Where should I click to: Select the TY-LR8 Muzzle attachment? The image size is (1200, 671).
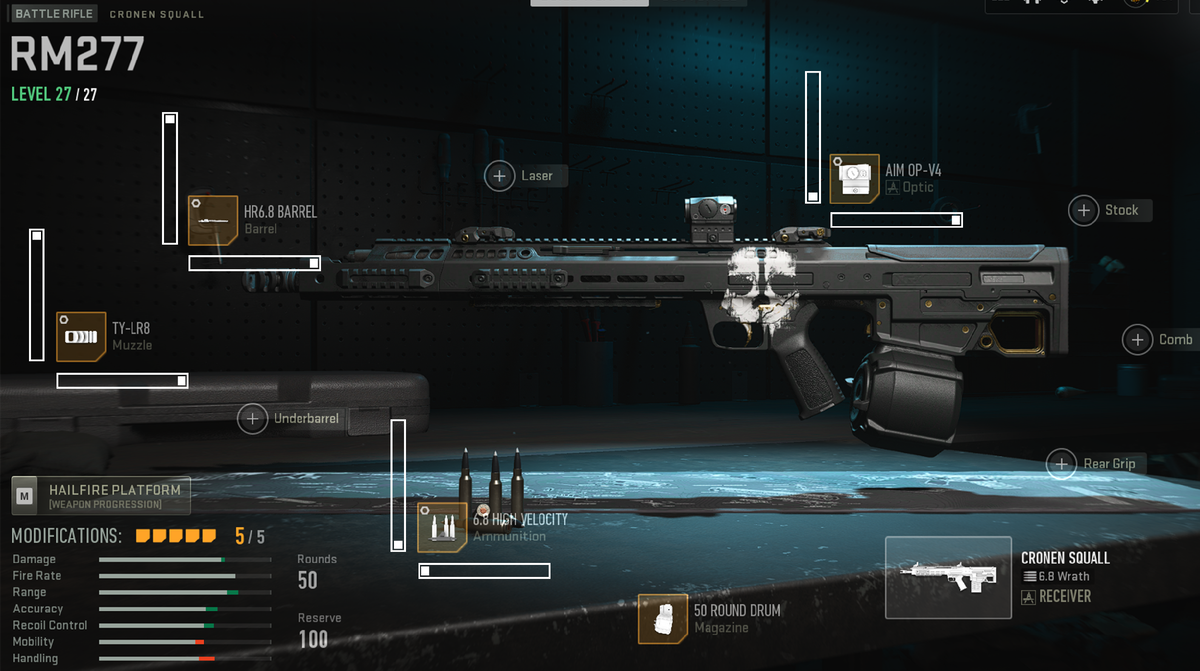(x=81, y=337)
